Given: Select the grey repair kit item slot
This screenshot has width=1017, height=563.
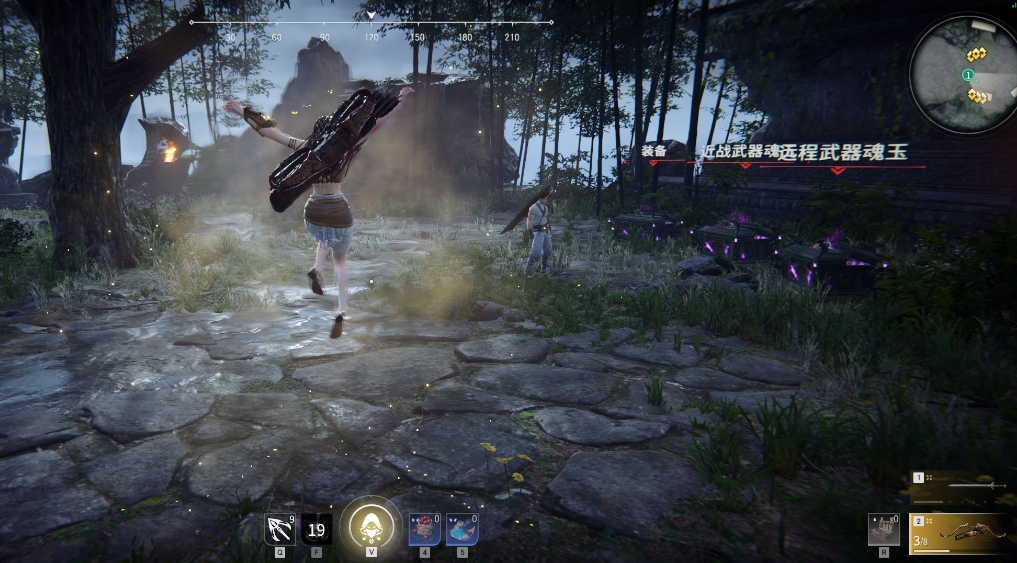Looking at the screenshot, I should pos(883,529).
